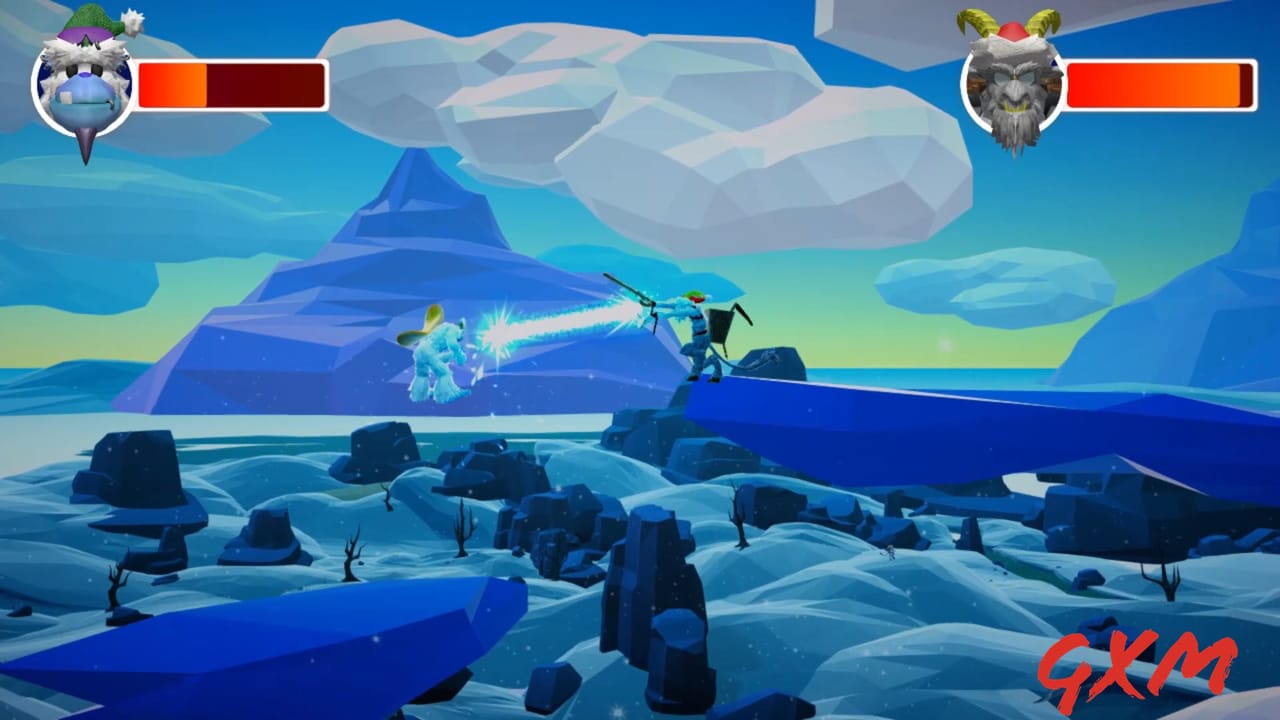Select the horned goat opponent portrait
This screenshot has width=1280, height=720.
(1015, 88)
